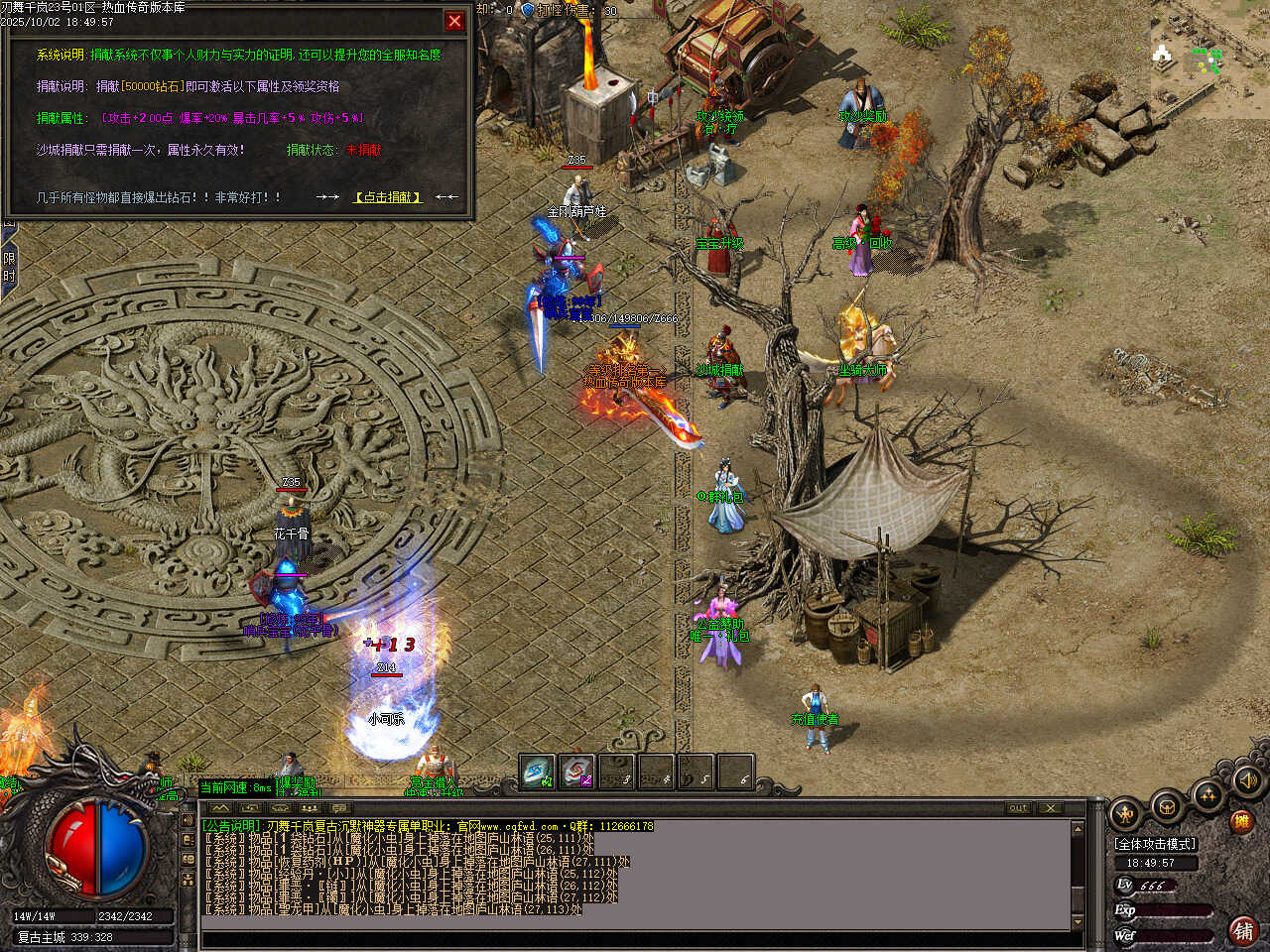Viewport: 1270px width, 952px height.
Task: Close the chat panel with its X button
Action: point(1051,808)
